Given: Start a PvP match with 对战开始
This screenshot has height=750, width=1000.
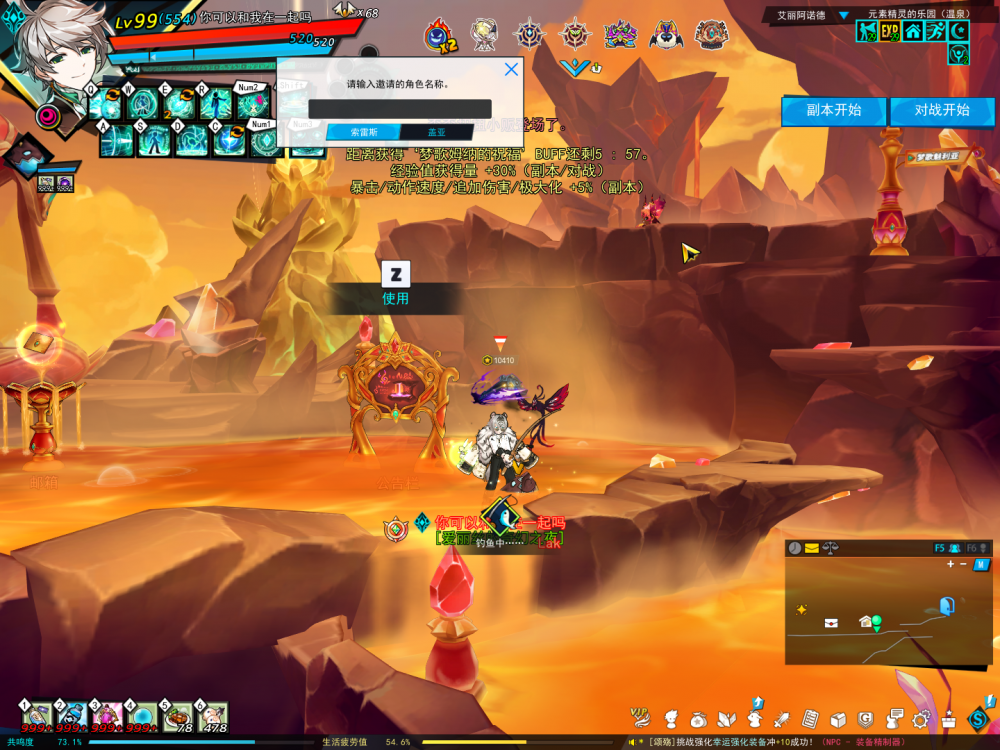Looking at the screenshot, I should pos(941,110).
